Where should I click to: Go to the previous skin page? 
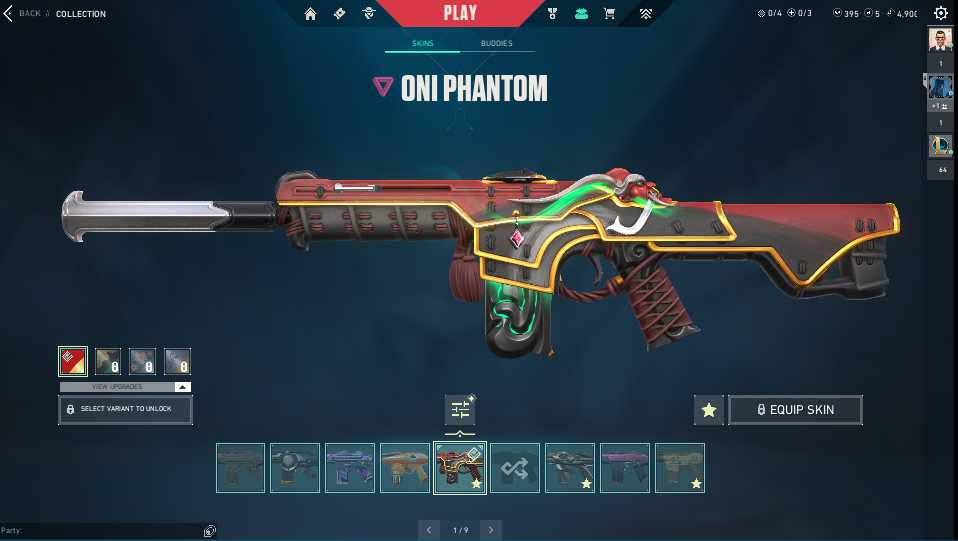(x=428, y=529)
